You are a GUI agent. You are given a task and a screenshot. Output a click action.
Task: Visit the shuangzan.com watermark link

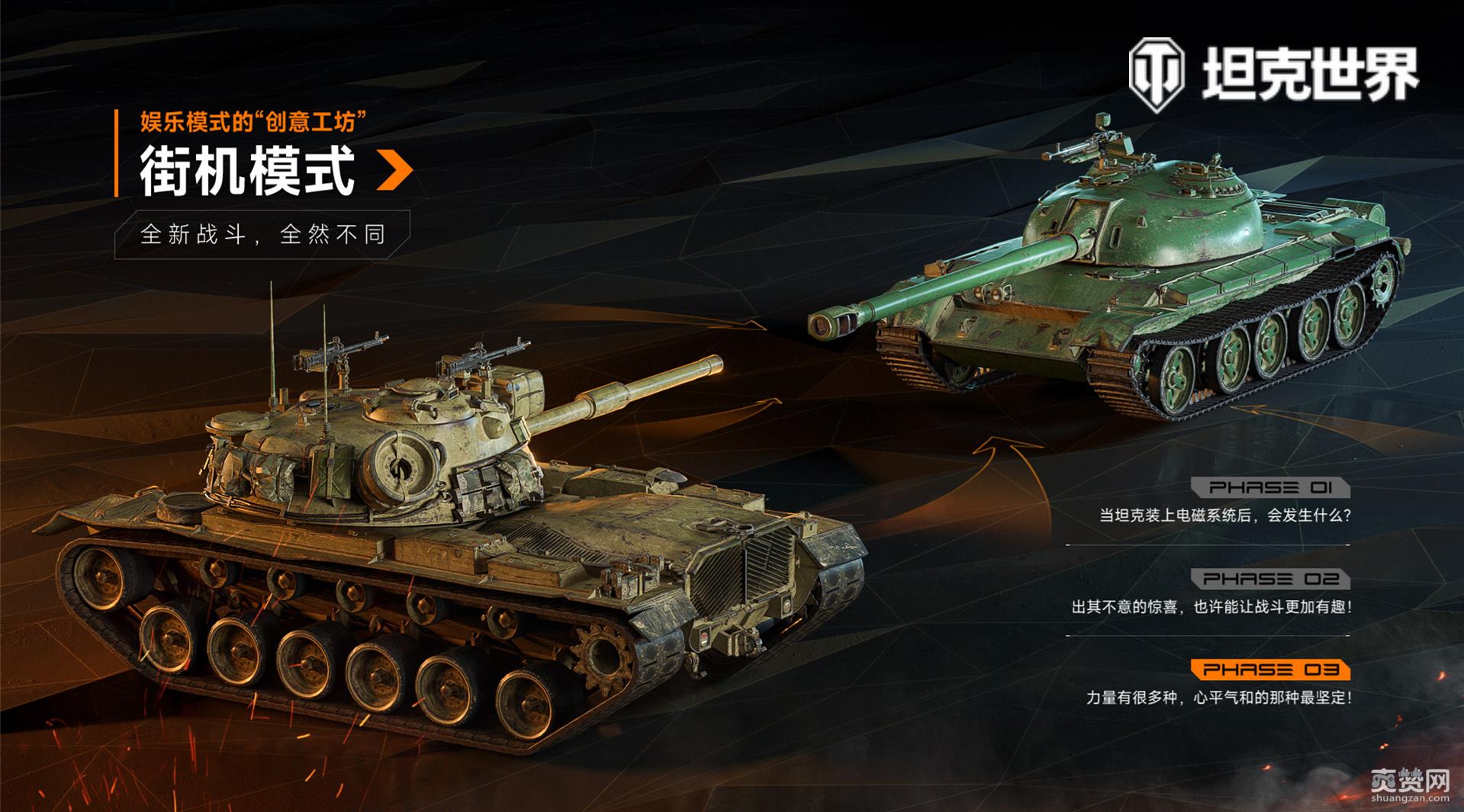click(1409, 785)
